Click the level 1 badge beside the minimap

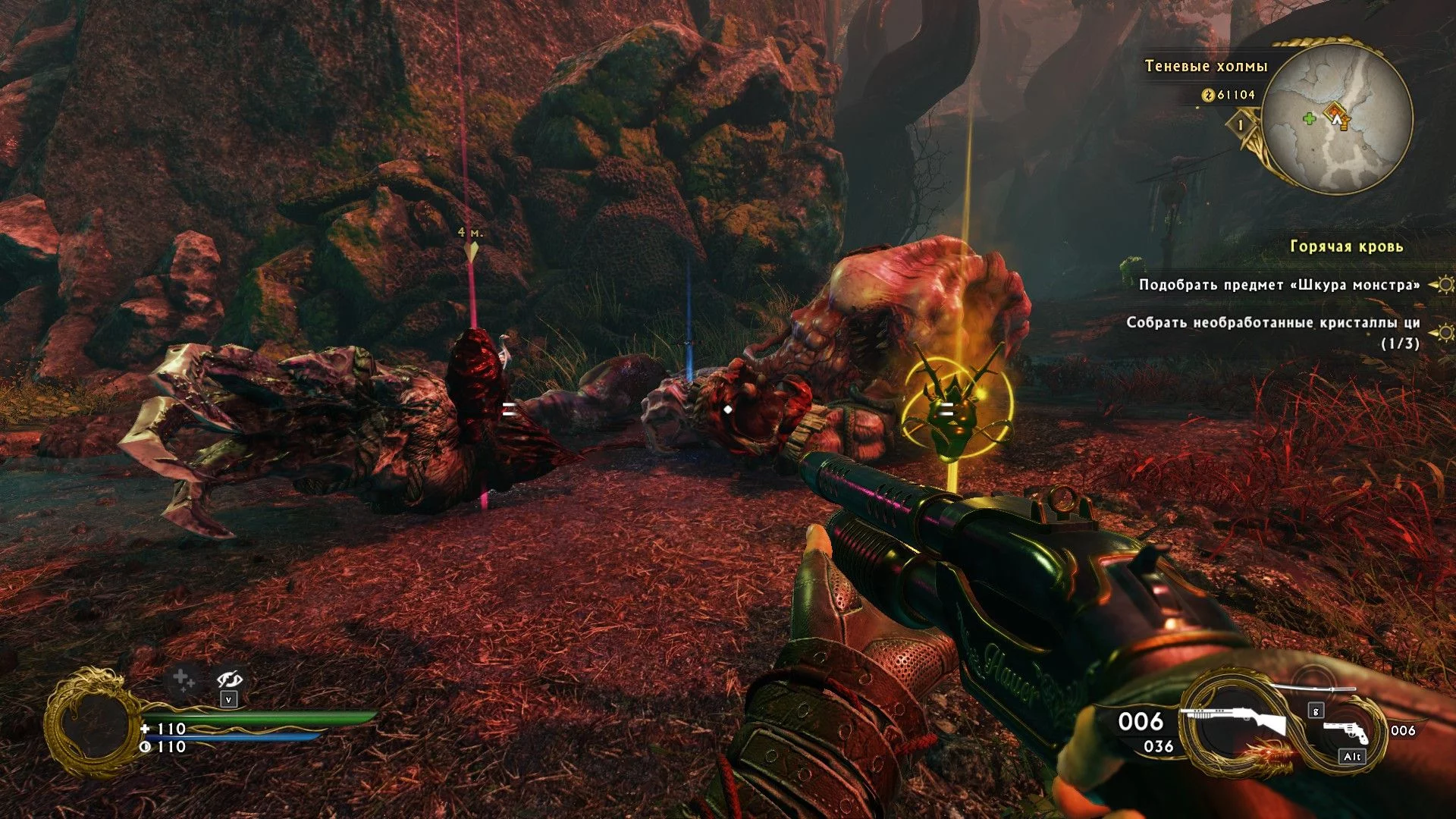[1241, 124]
